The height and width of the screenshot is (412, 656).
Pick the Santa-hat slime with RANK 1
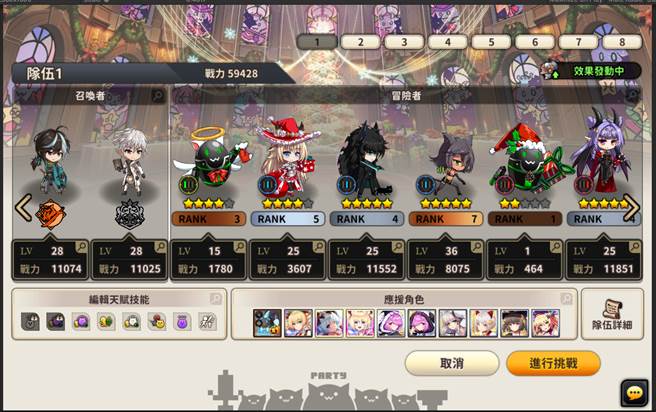click(x=524, y=160)
